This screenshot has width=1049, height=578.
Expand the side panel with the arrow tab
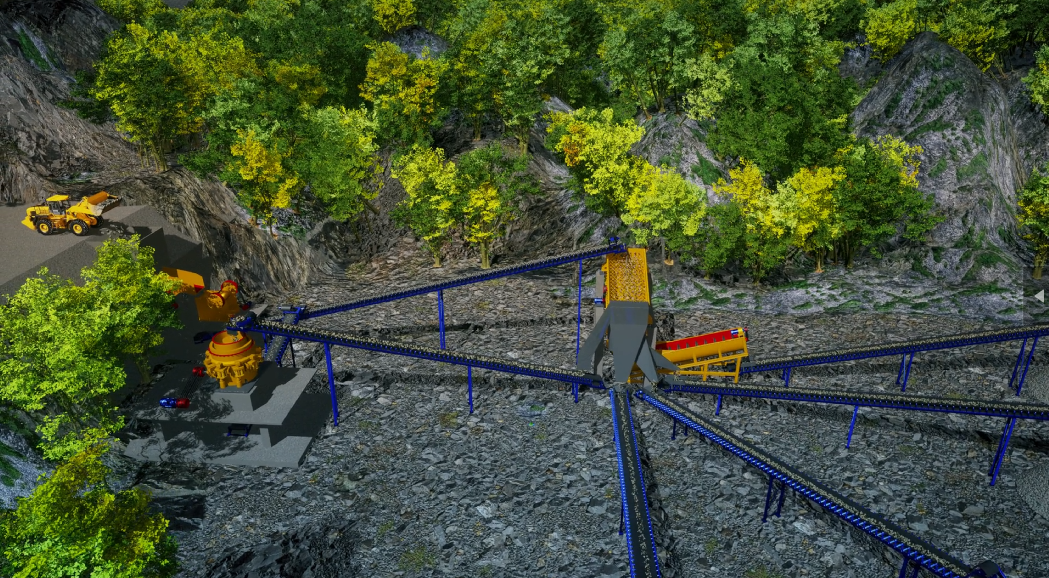point(1040,295)
